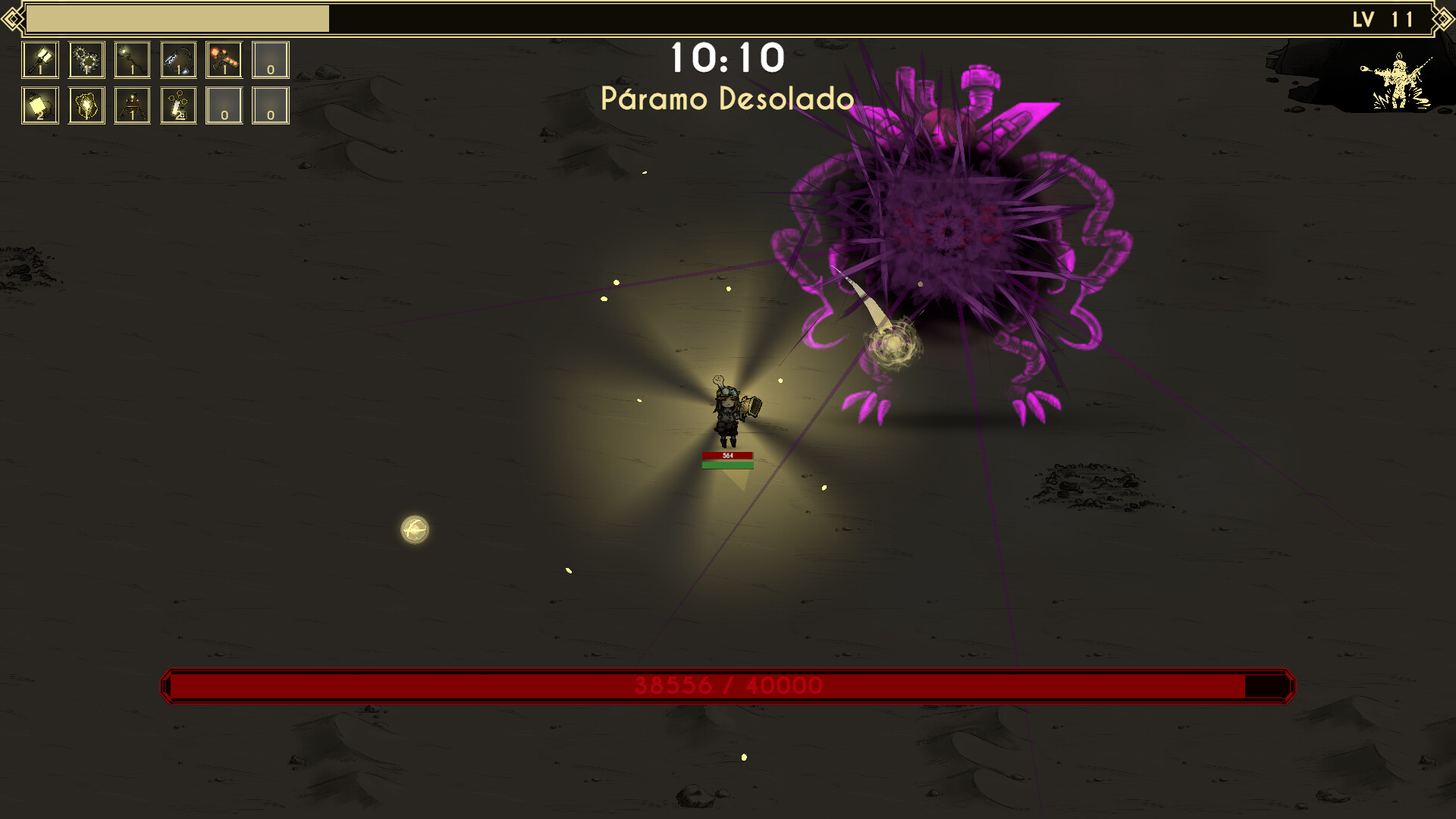
Task: Select the hammer weapon icon
Action: pyautogui.click(x=39, y=59)
